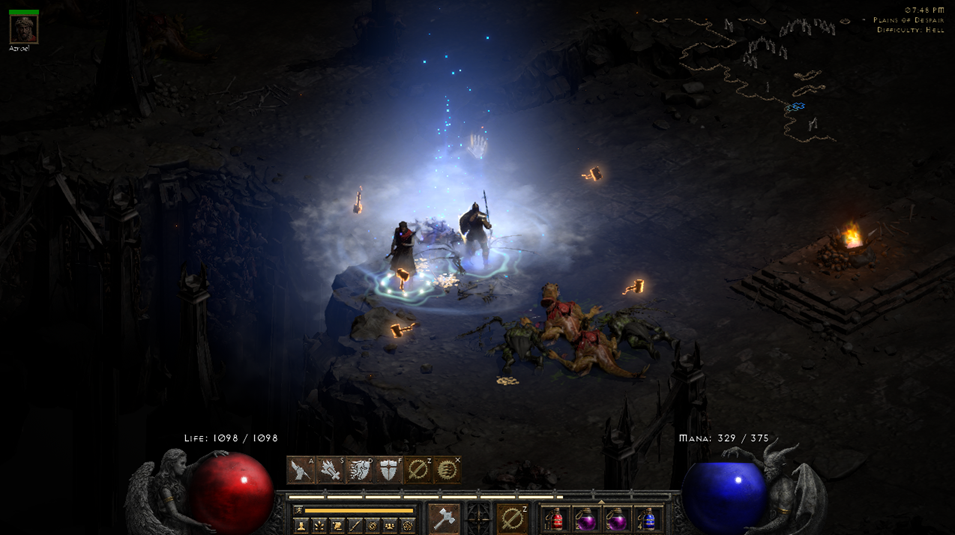The image size is (955, 535).
Task: Select the skill bound to key S
Action: [330, 470]
